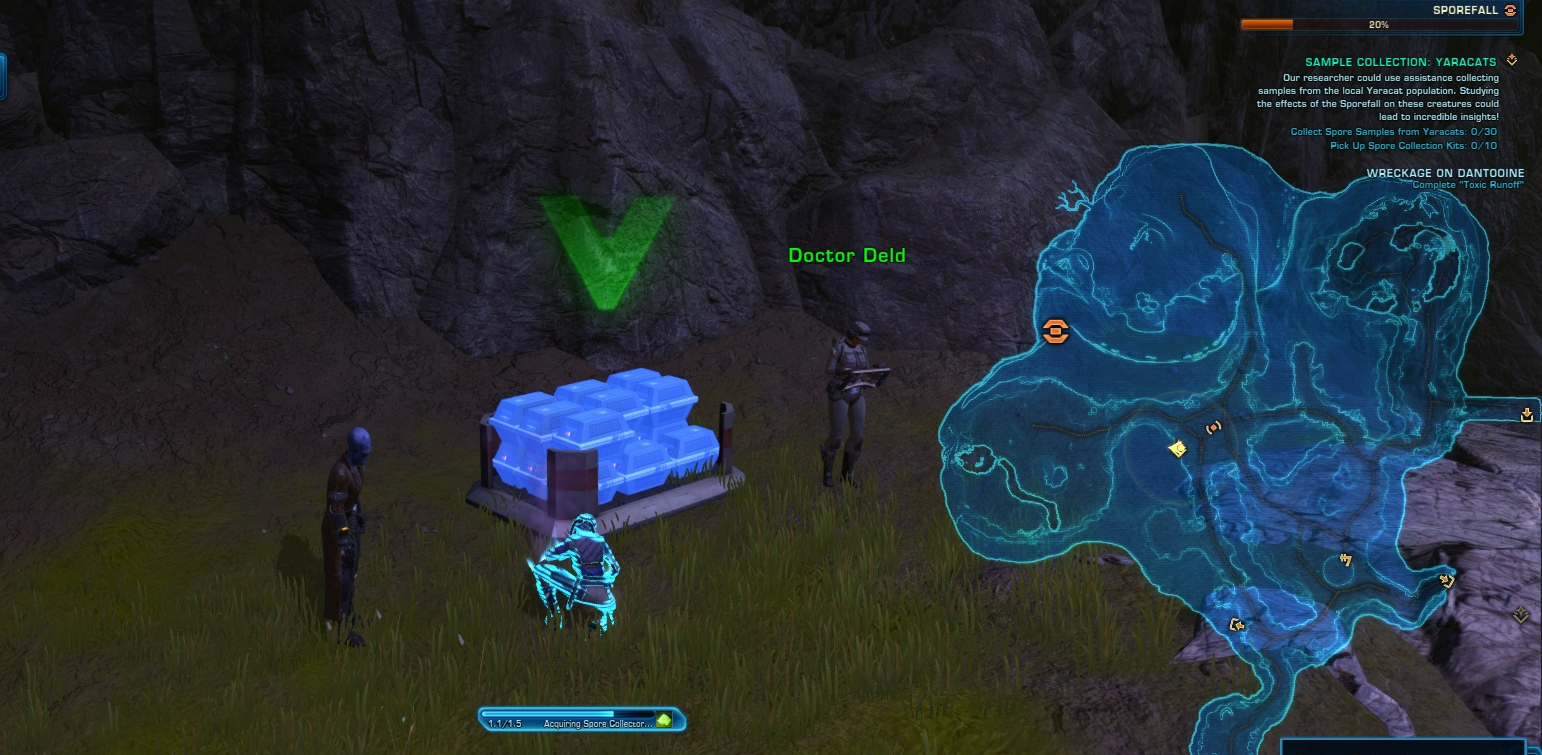The image size is (1542, 755).
Task: Select the download-arrow marker at map's east edge
Action: [1526, 415]
